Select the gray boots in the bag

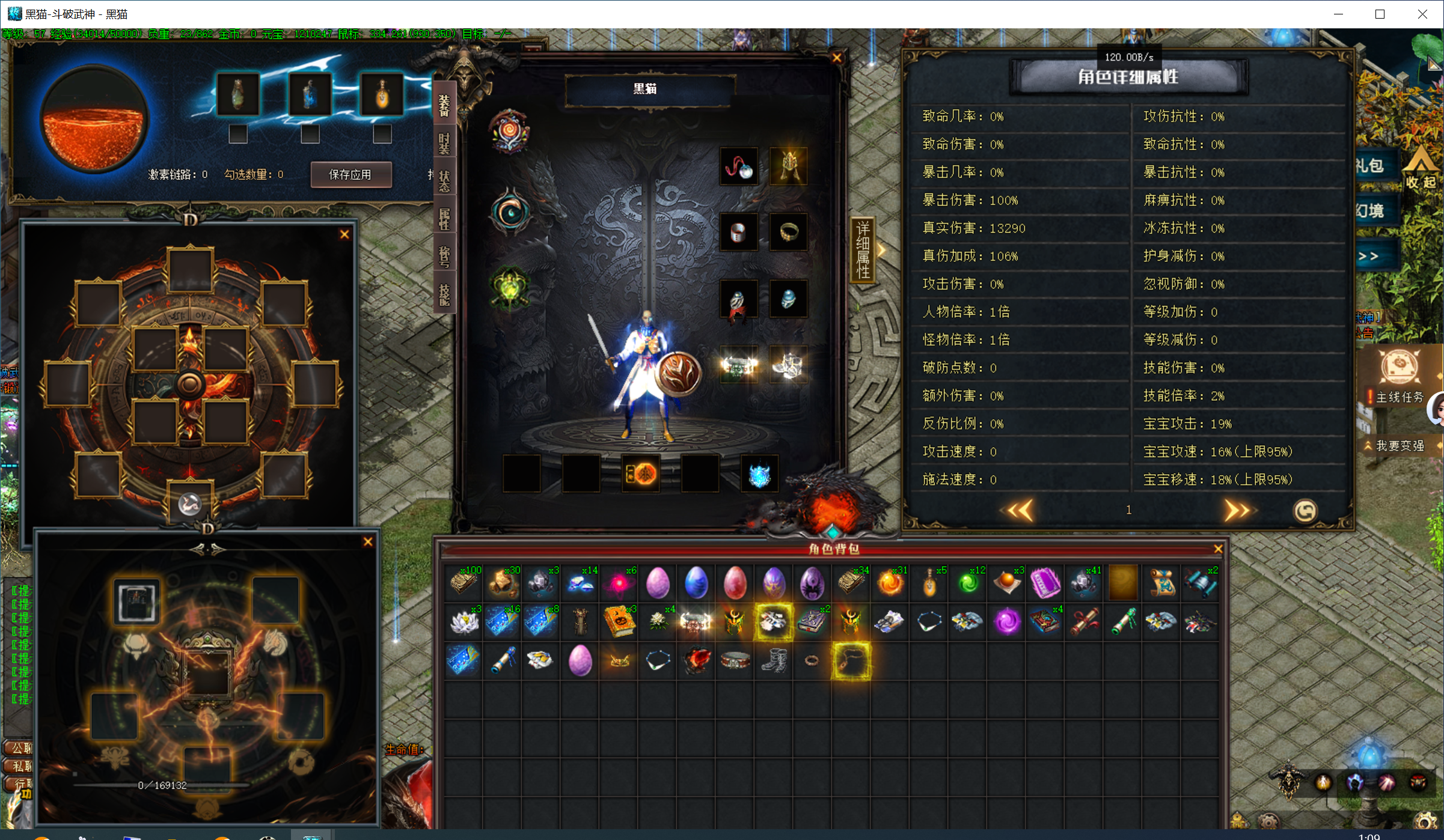(x=773, y=661)
